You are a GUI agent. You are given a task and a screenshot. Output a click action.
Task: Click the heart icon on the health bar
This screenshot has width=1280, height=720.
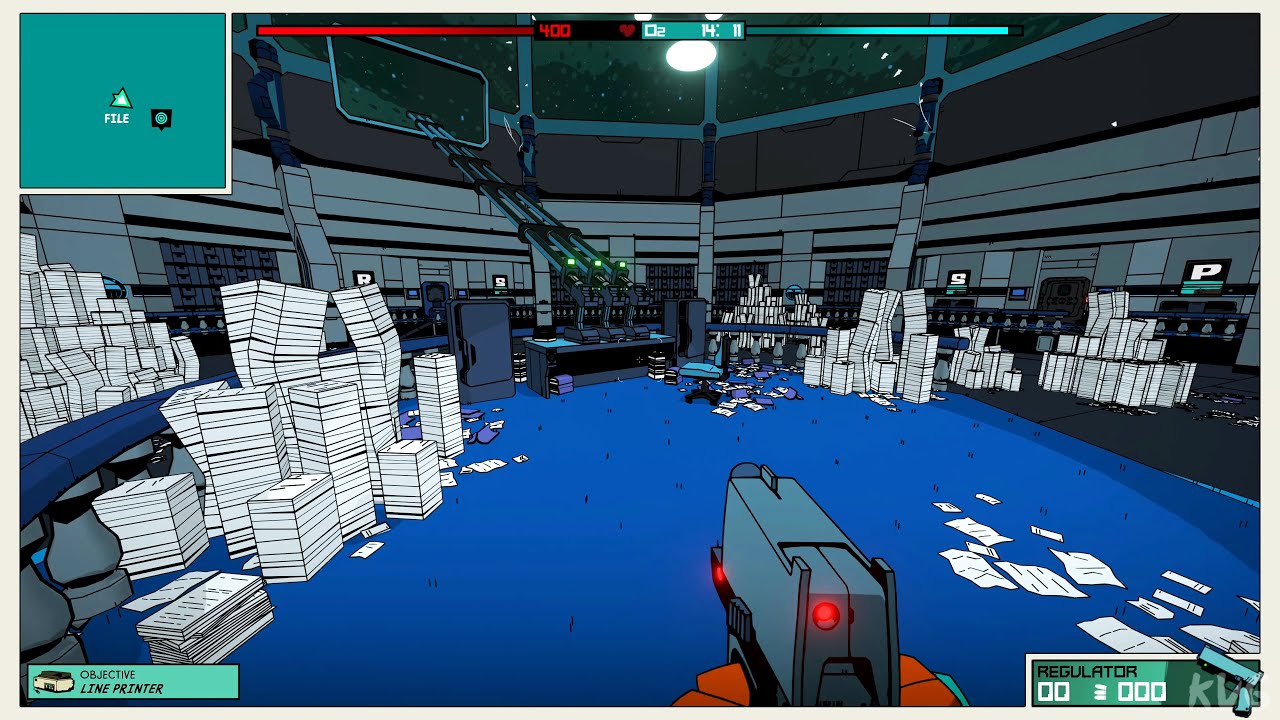click(627, 31)
